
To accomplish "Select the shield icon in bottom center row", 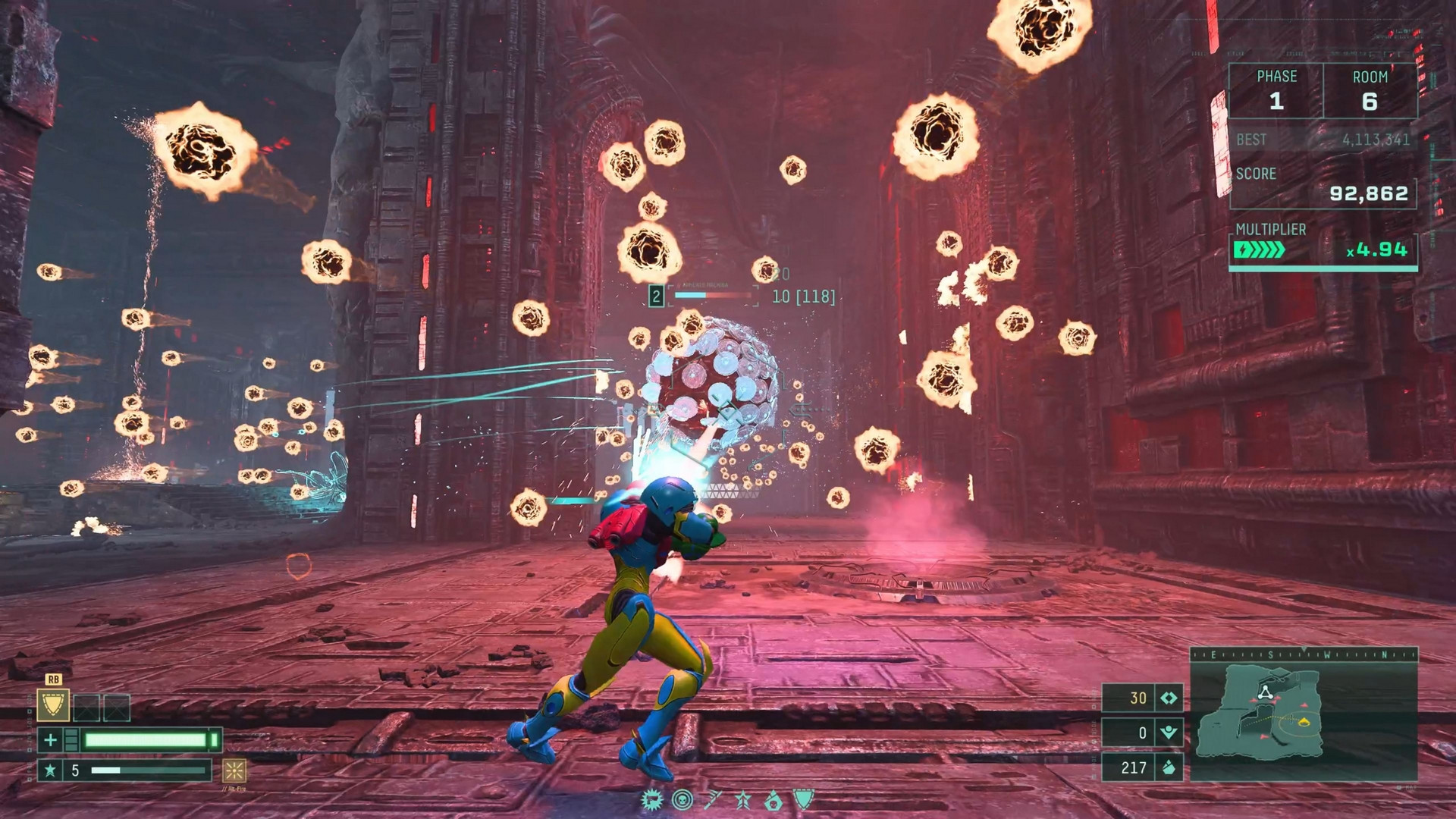I will point(803,799).
